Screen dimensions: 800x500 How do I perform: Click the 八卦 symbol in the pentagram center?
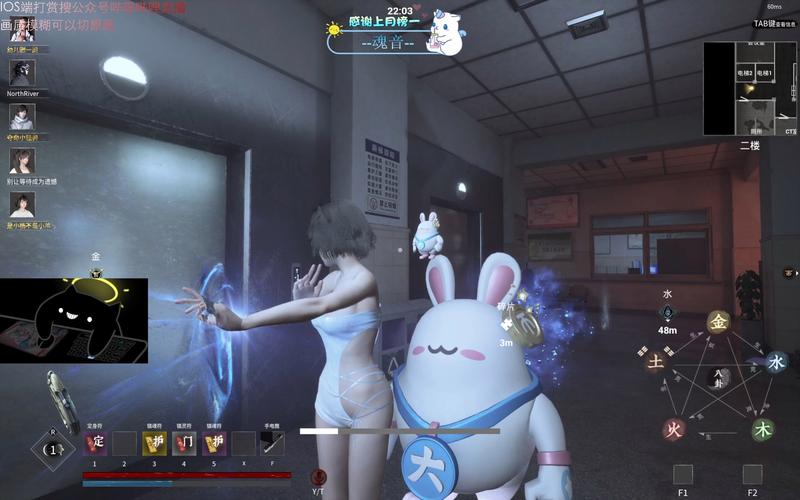click(718, 377)
